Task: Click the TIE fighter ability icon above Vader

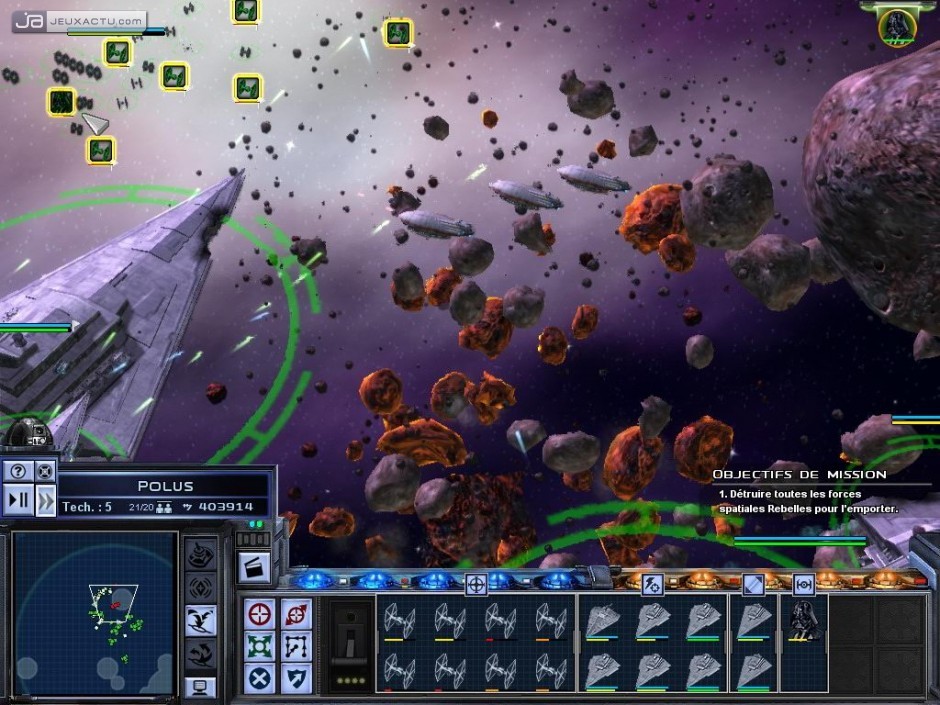Action: tap(803, 585)
